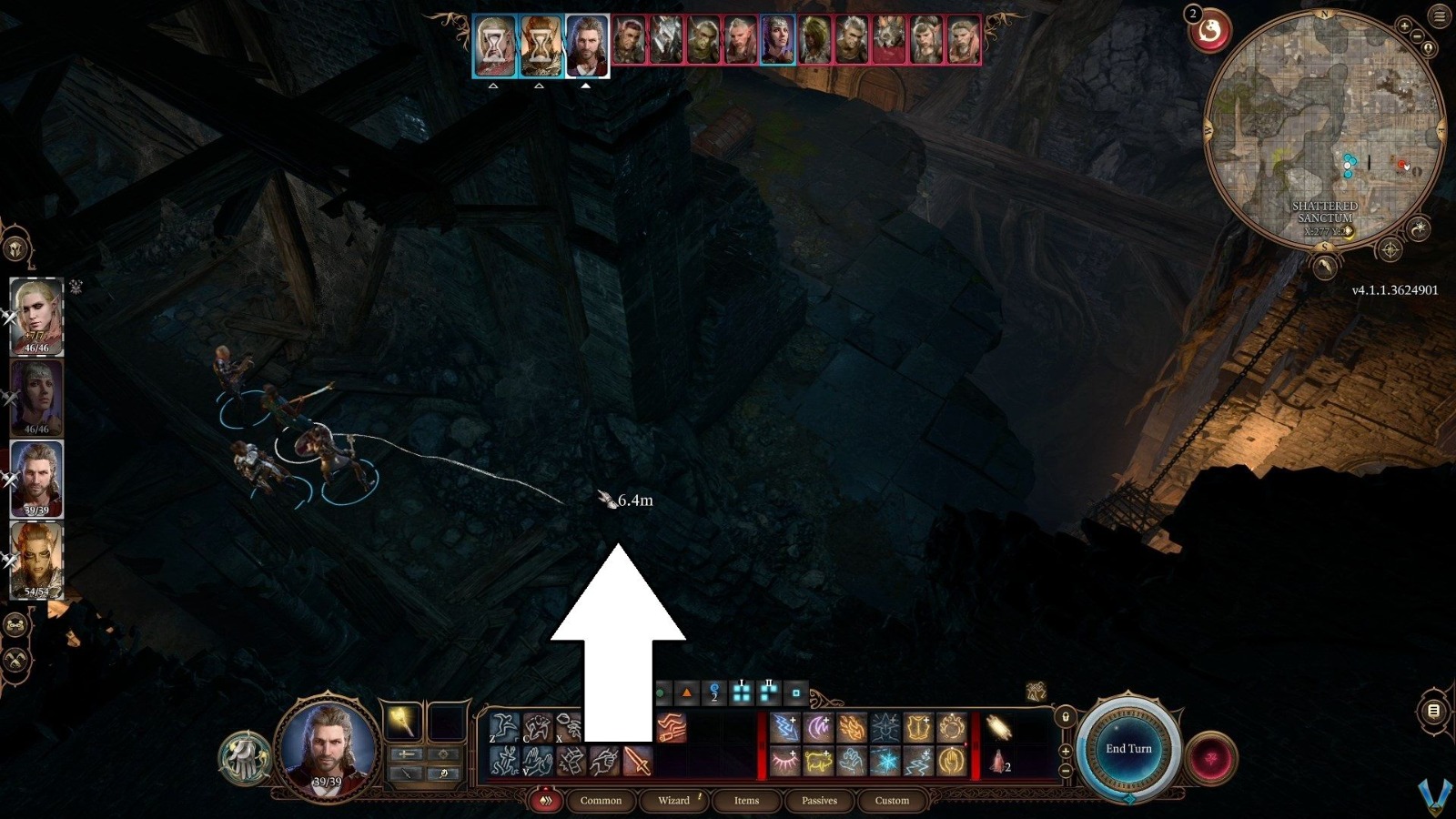Click the End Turn button

pos(1128,748)
